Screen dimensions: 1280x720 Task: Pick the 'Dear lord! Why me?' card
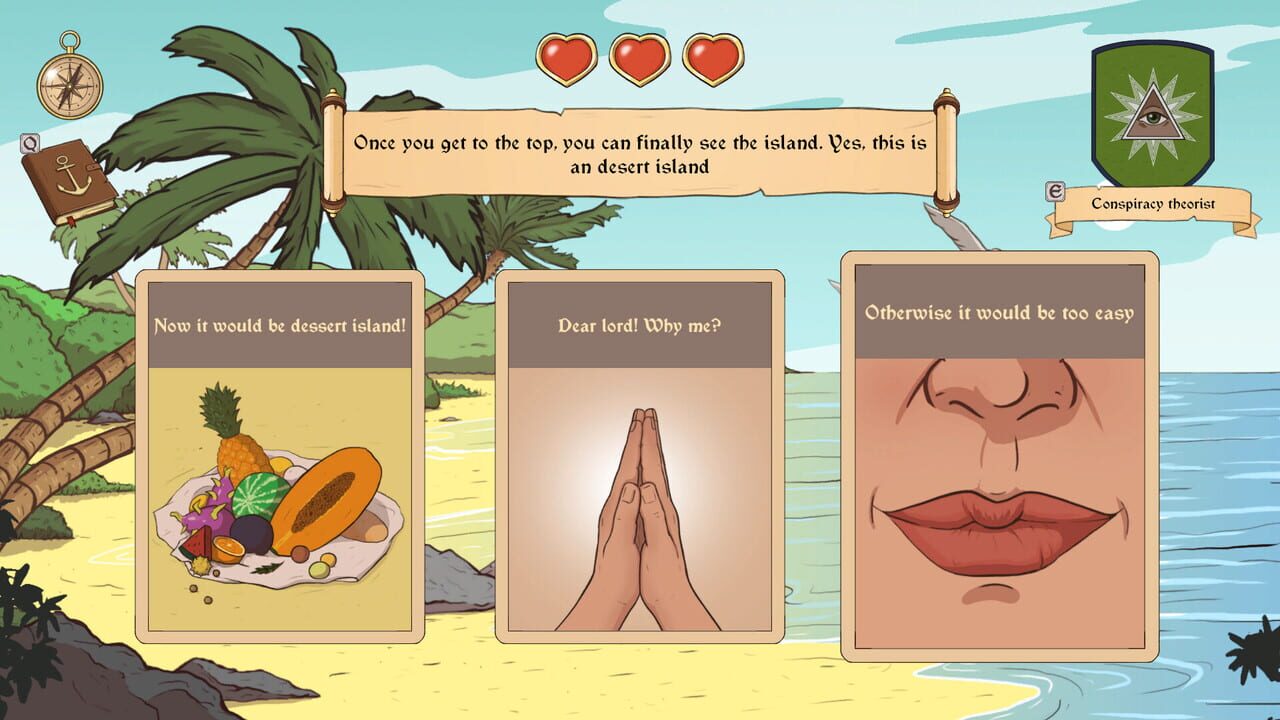pyautogui.click(x=640, y=460)
